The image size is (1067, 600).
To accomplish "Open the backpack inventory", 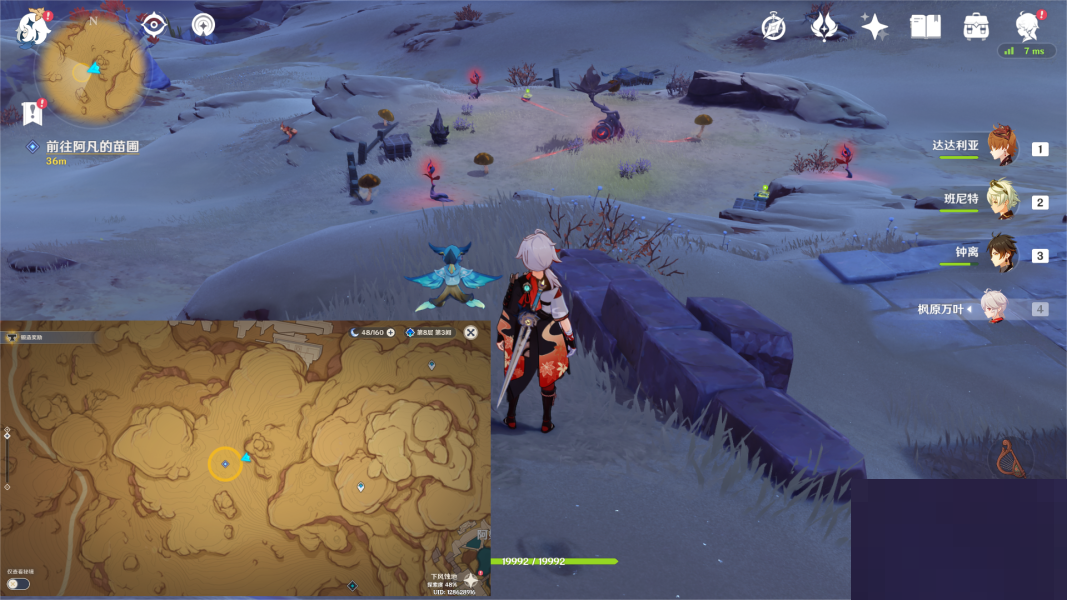I will (976, 27).
